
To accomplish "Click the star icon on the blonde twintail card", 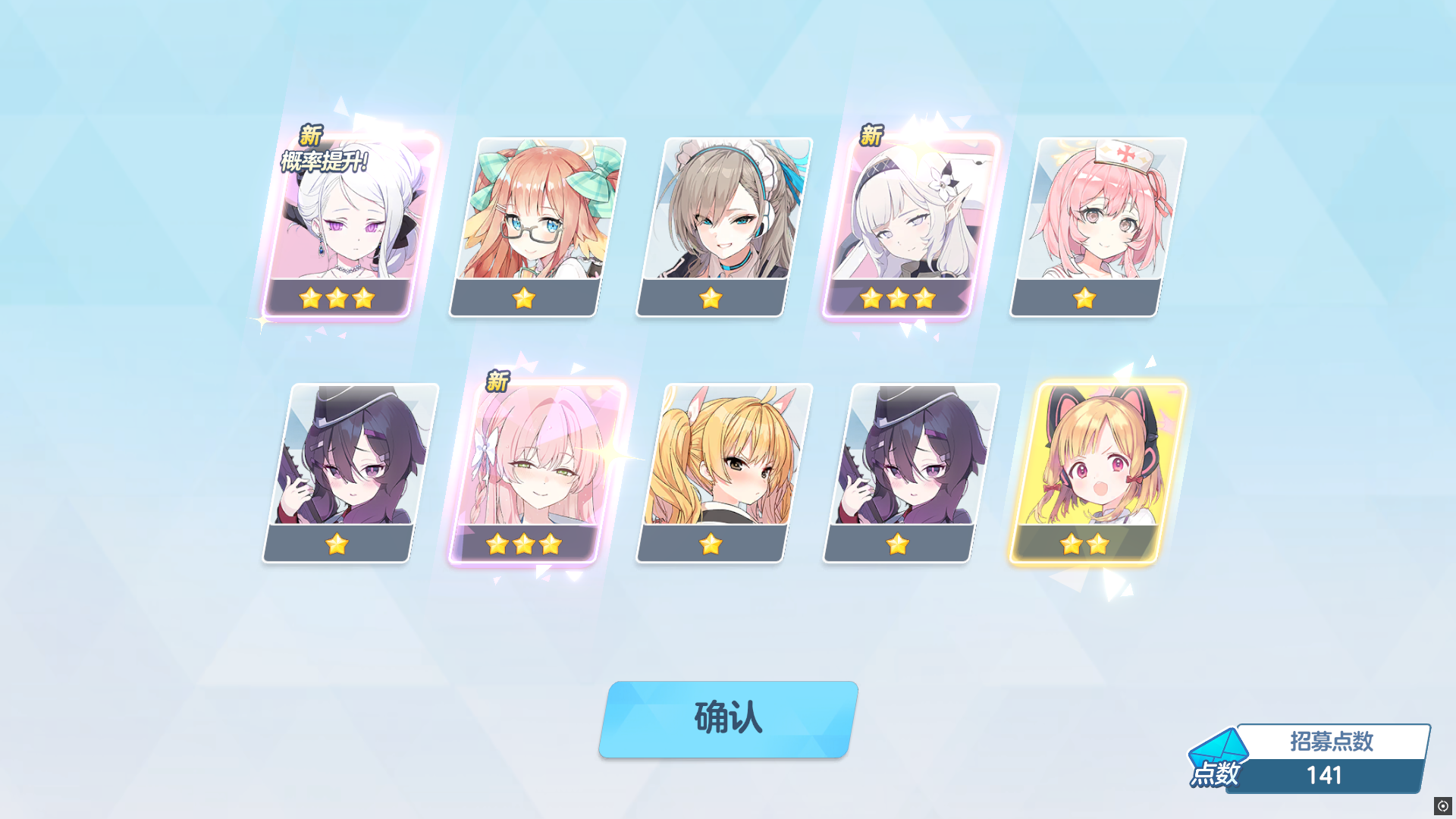I will click(x=711, y=543).
